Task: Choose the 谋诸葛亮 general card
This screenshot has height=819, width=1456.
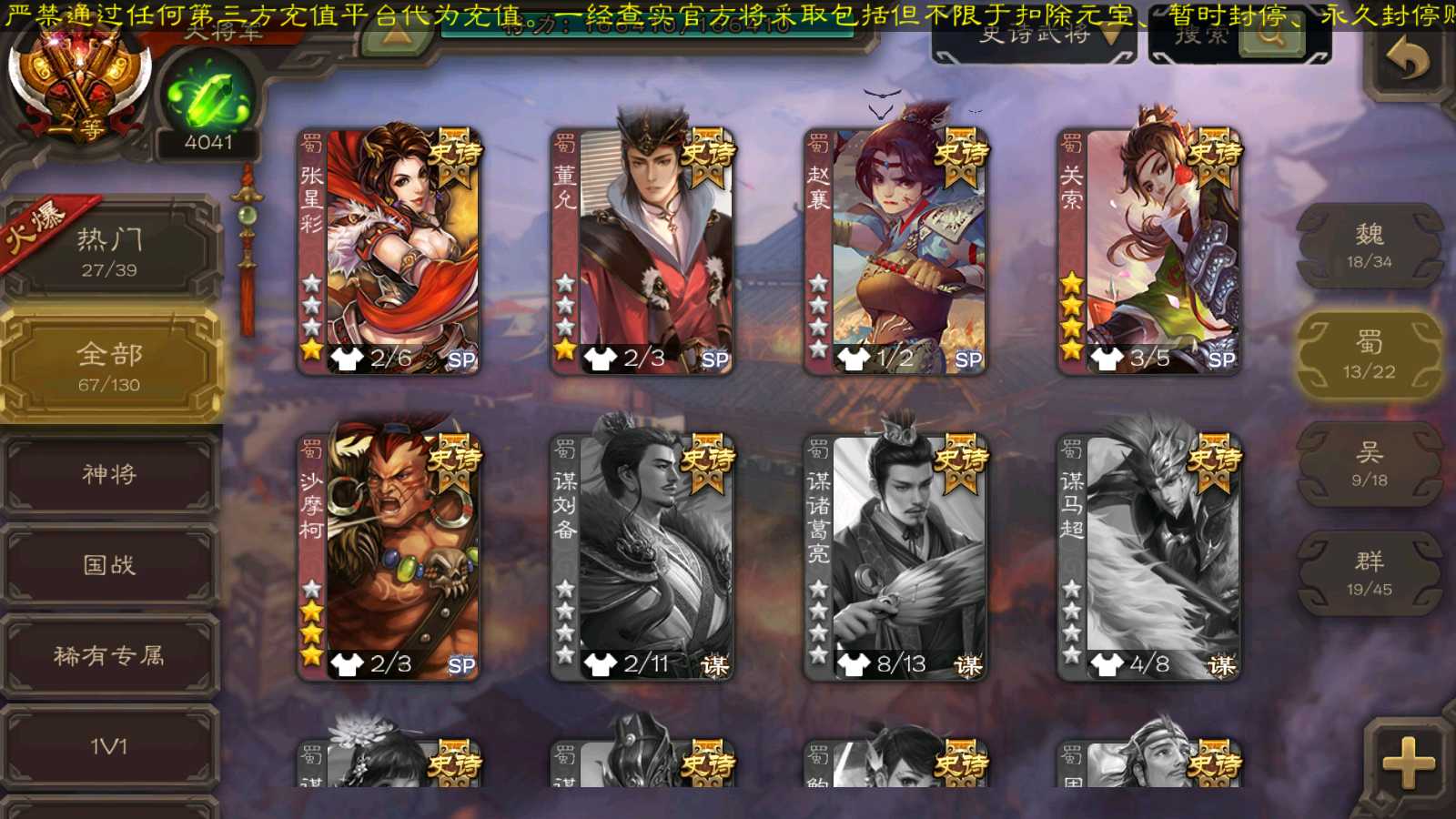Action: (x=895, y=557)
